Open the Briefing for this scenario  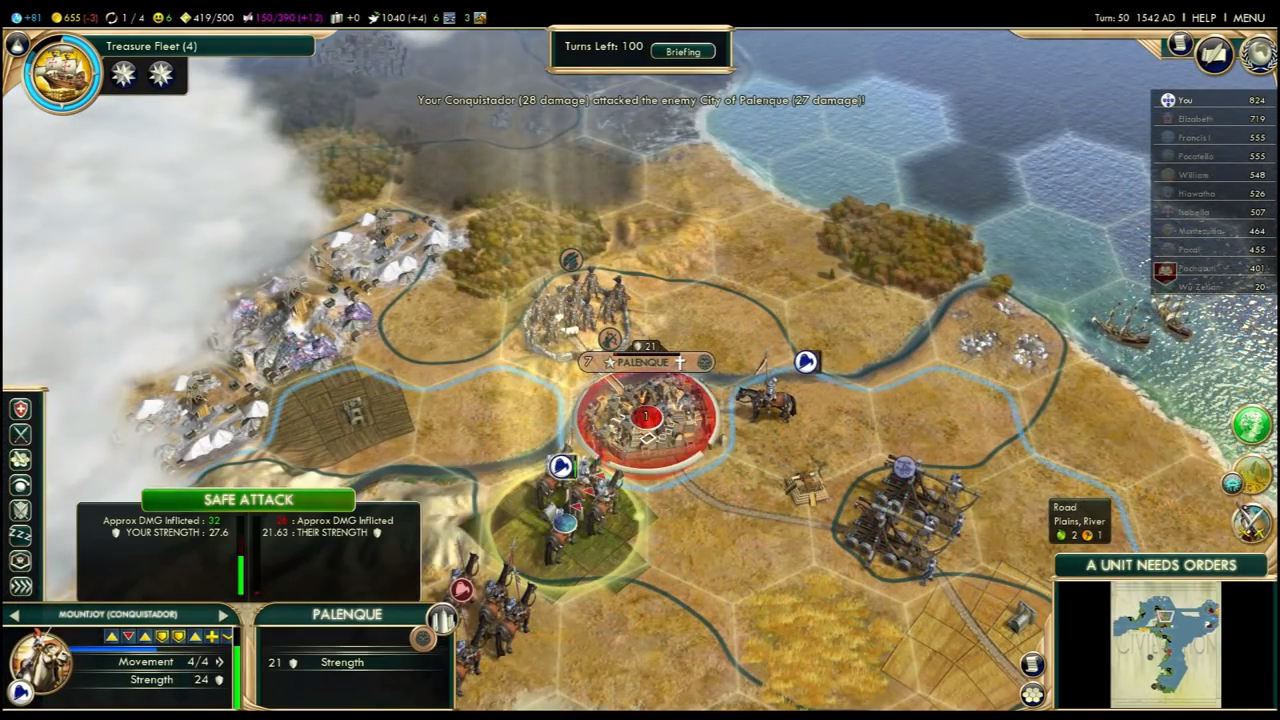[683, 51]
